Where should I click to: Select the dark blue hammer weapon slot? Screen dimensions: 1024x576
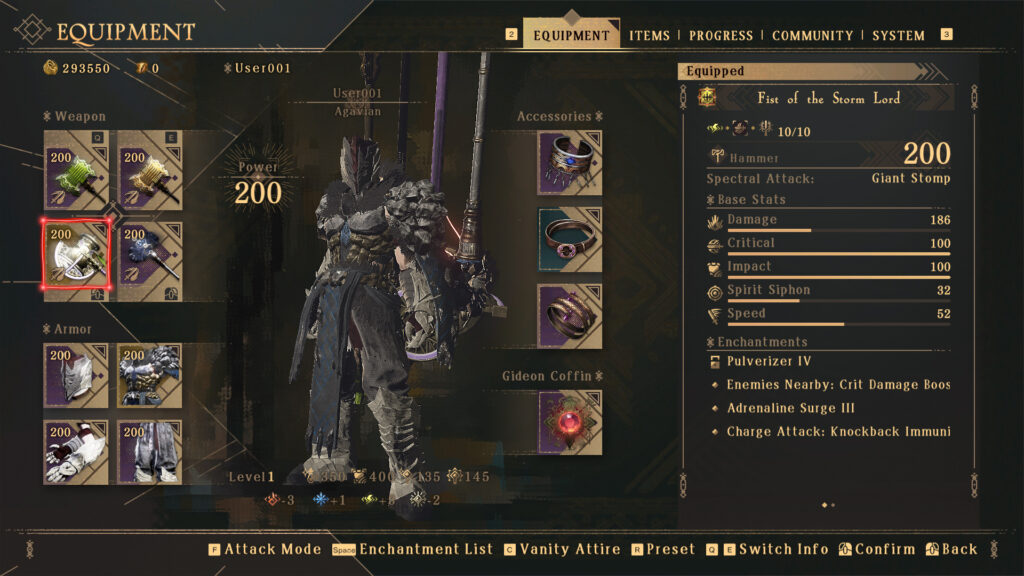[x=150, y=254]
